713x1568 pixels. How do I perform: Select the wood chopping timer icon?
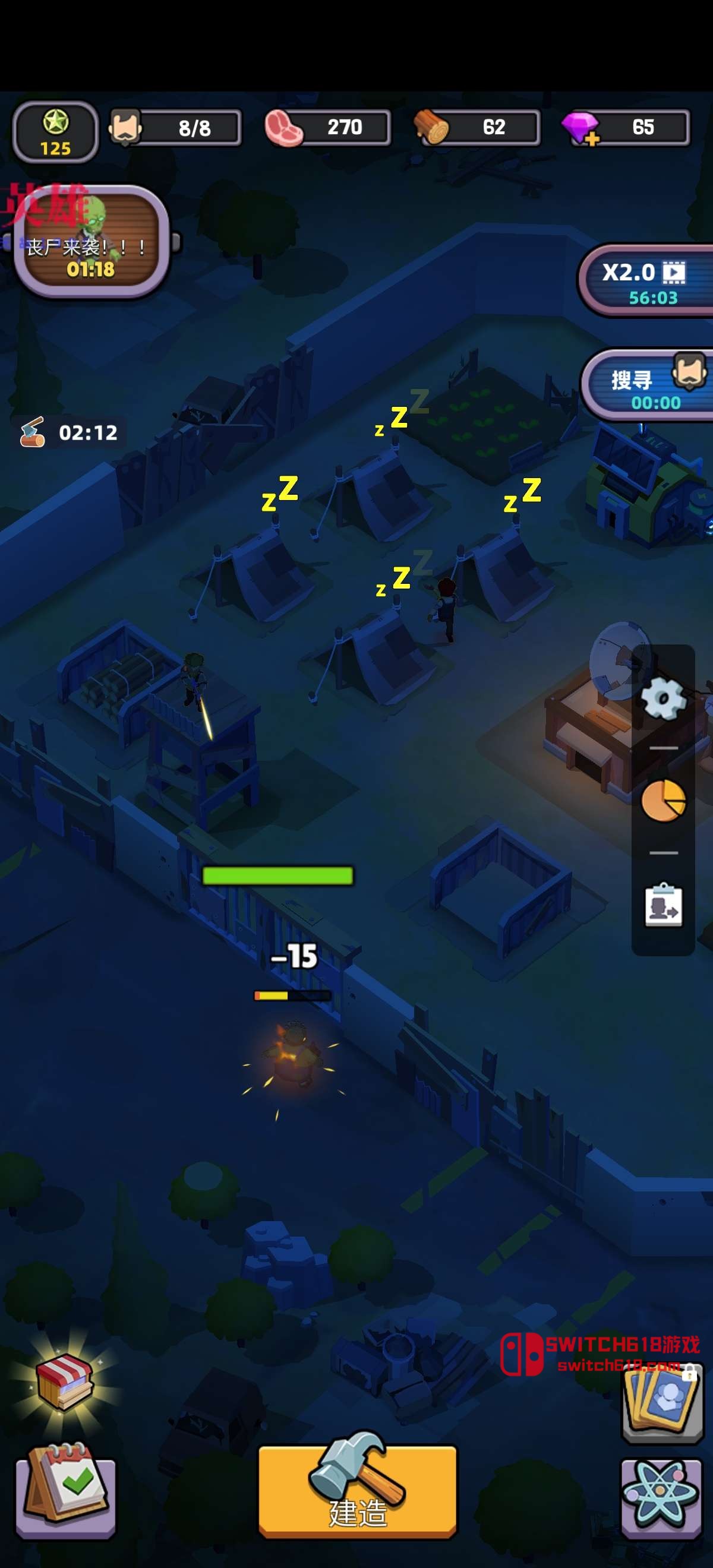point(32,432)
